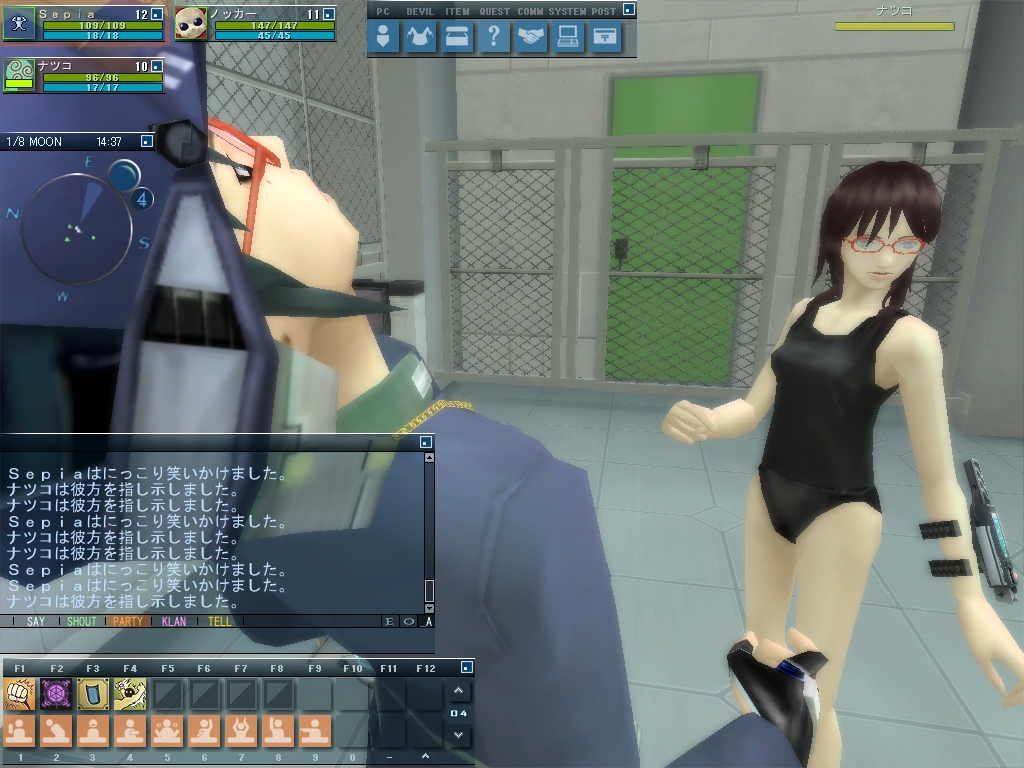Select the TELL chat channel
The image size is (1024, 768).
click(220, 621)
